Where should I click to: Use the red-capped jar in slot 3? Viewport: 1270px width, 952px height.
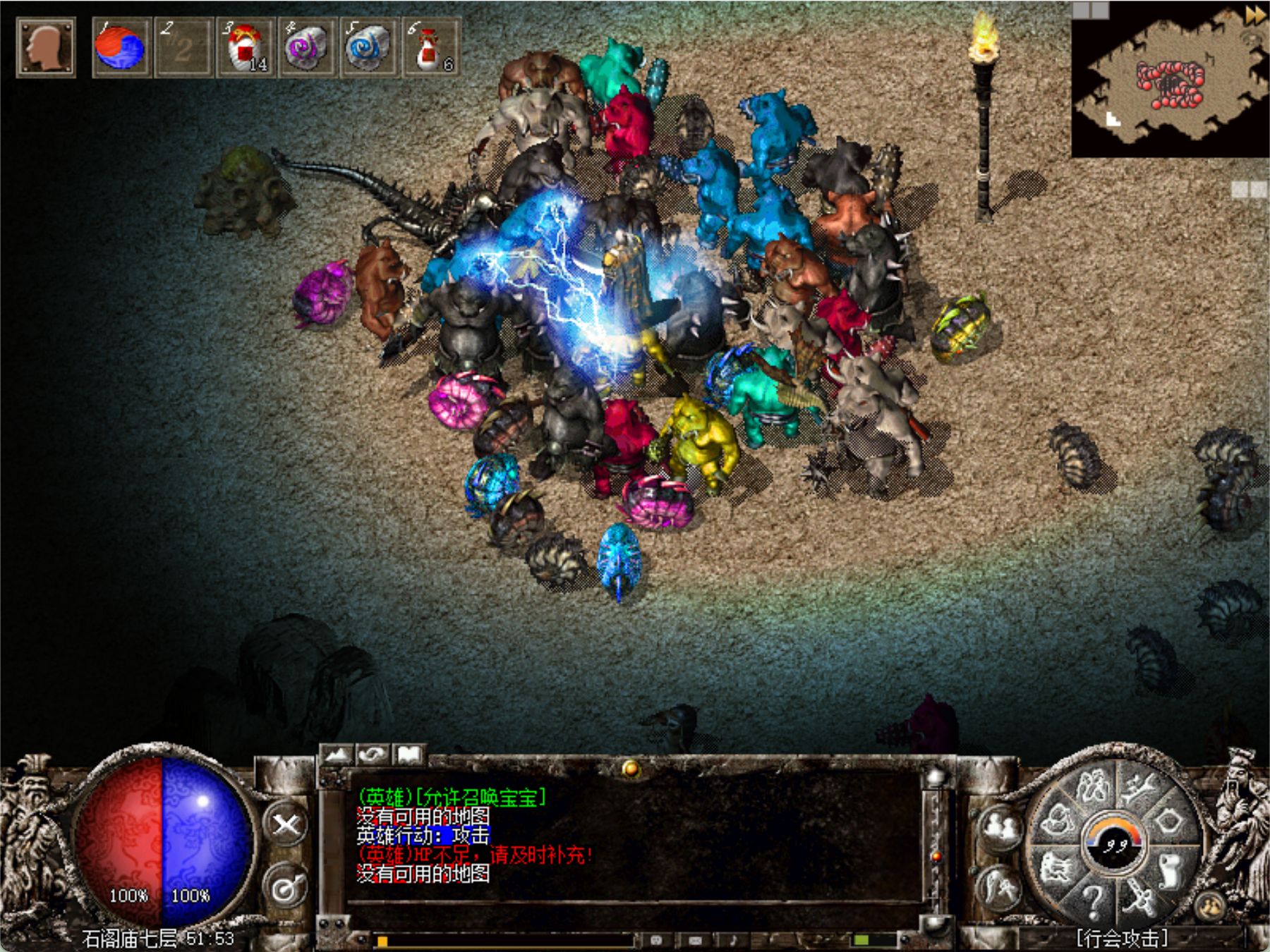click(244, 47)
